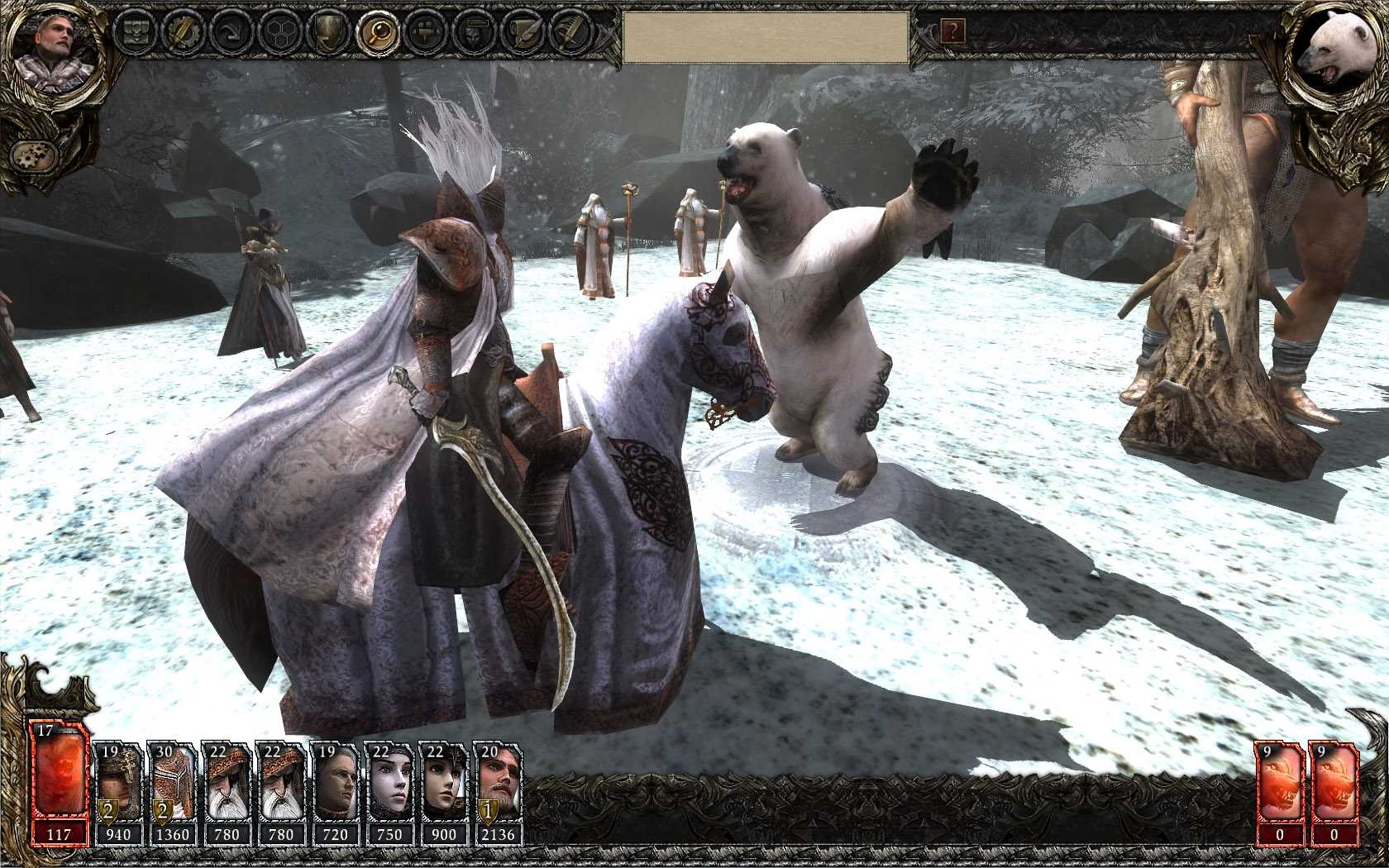Open the hexagon grid battle icon
The width and height of the screenshot is (1389, 868).
[x=279, y=33]
